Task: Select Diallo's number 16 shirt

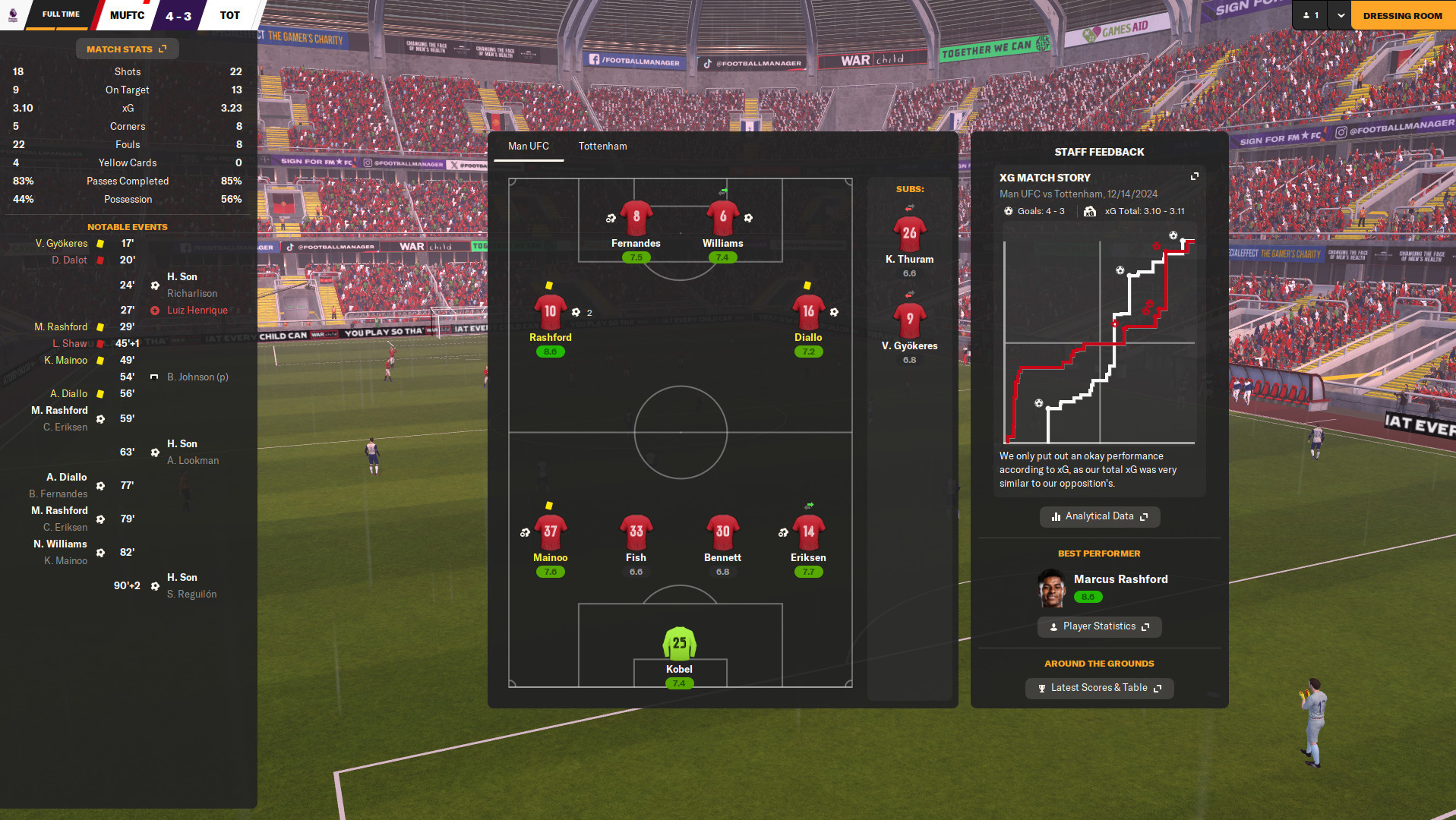Action: click(x=808, y=311)
